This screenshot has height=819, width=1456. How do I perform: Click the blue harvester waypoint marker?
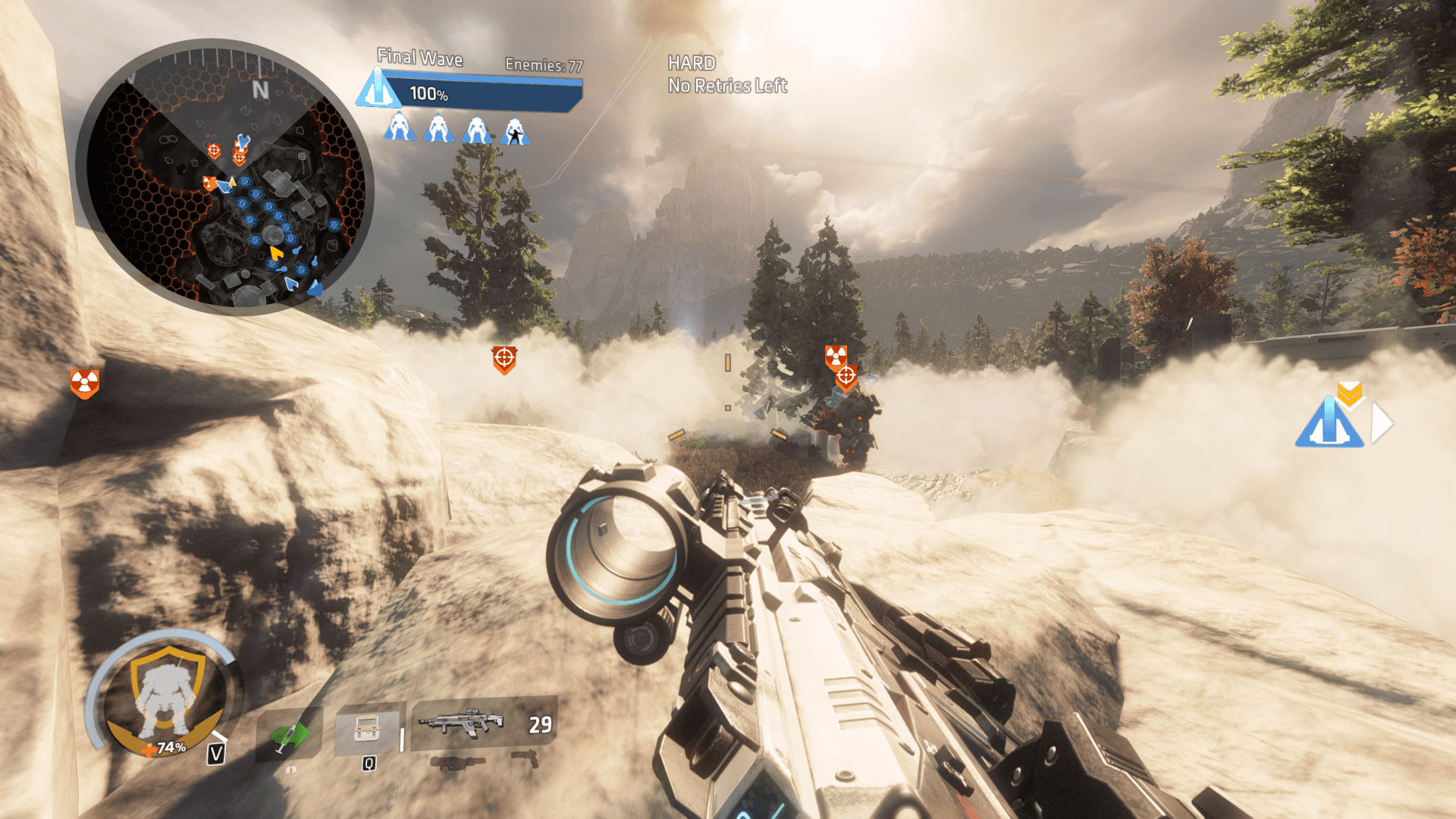pyautogui.click(x=1329, y=424)
